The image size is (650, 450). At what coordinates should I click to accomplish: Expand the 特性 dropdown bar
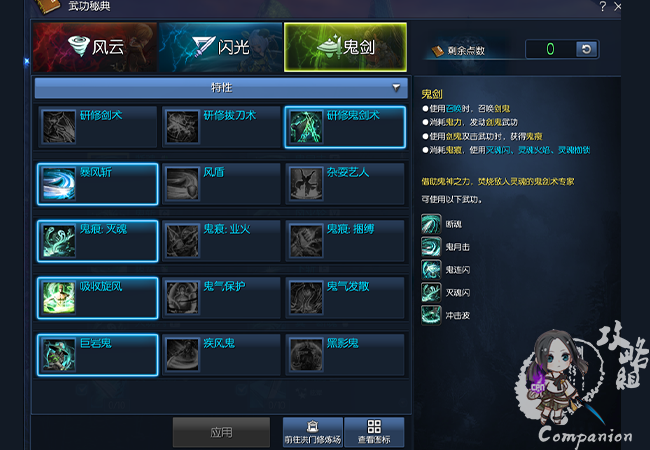pos(221,88)
